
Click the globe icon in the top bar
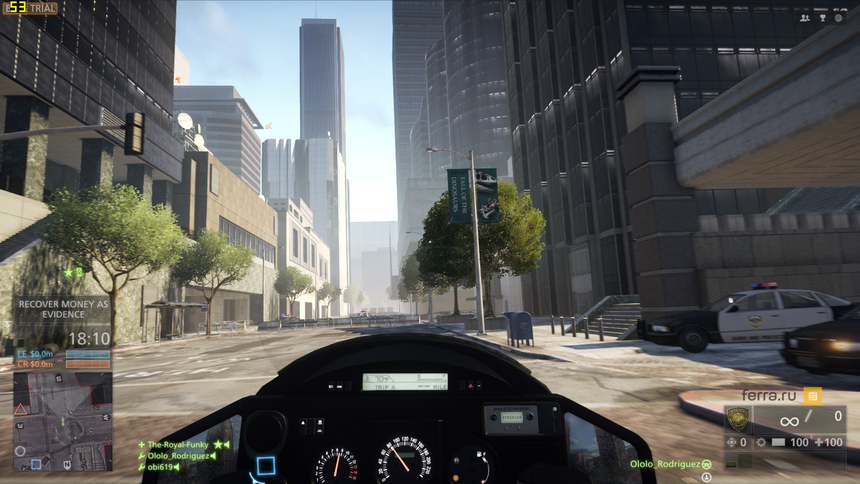839,17
